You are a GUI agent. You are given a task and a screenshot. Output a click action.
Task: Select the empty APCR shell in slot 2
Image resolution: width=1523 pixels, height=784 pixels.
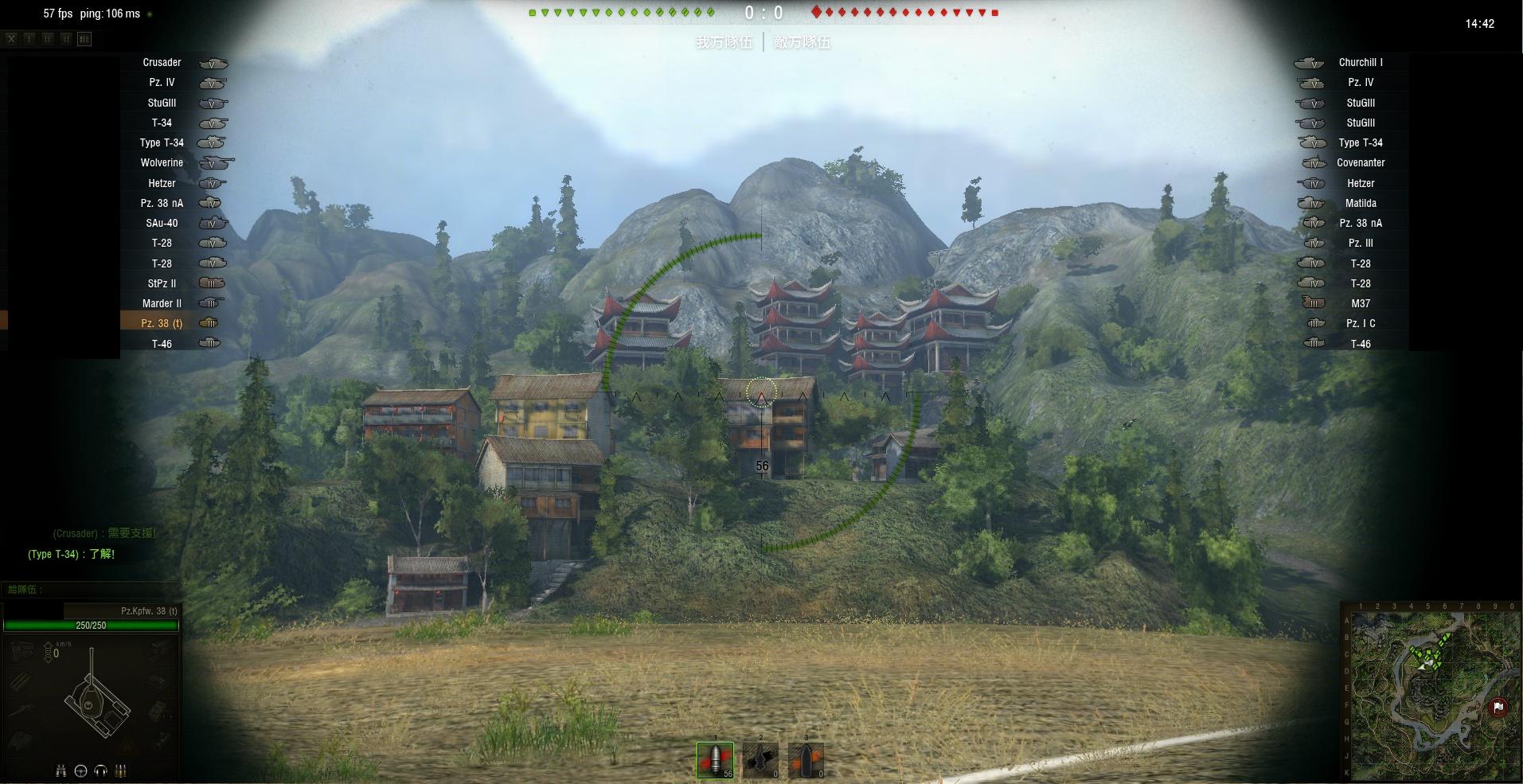pos(760,760)
